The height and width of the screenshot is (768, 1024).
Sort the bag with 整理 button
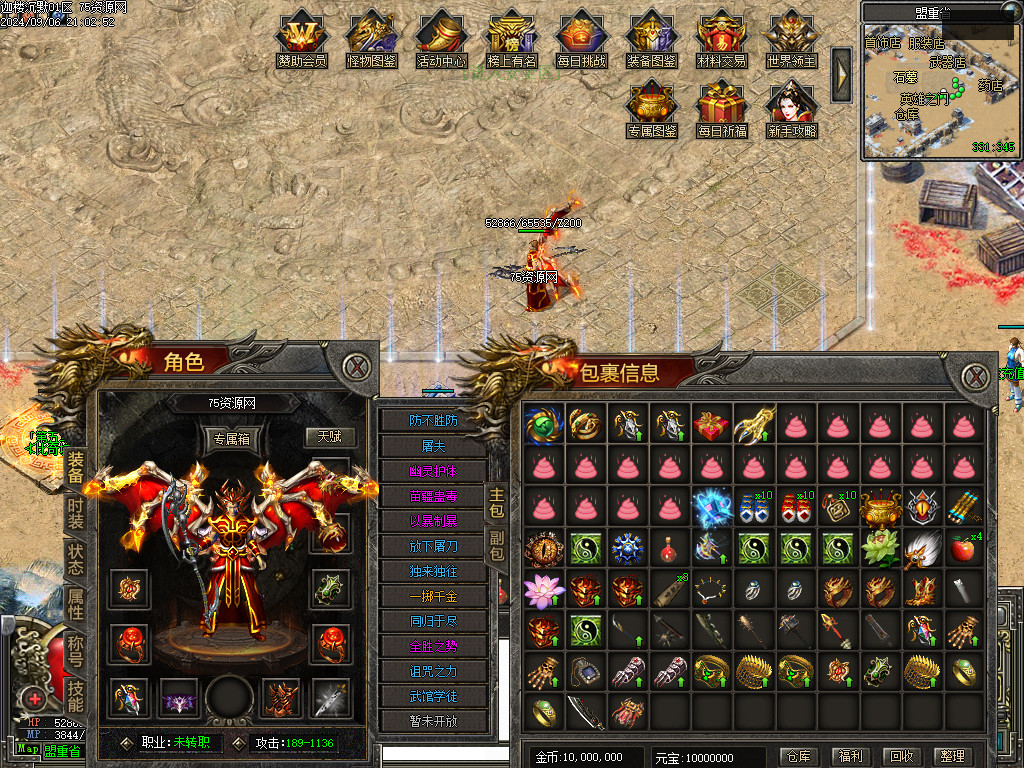[x=954, y=757]
